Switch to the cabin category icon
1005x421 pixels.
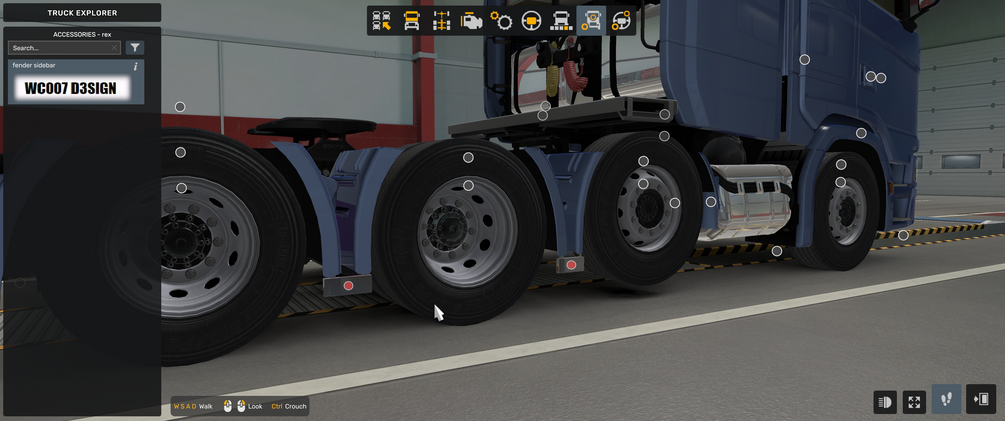(x=411, y=21)
